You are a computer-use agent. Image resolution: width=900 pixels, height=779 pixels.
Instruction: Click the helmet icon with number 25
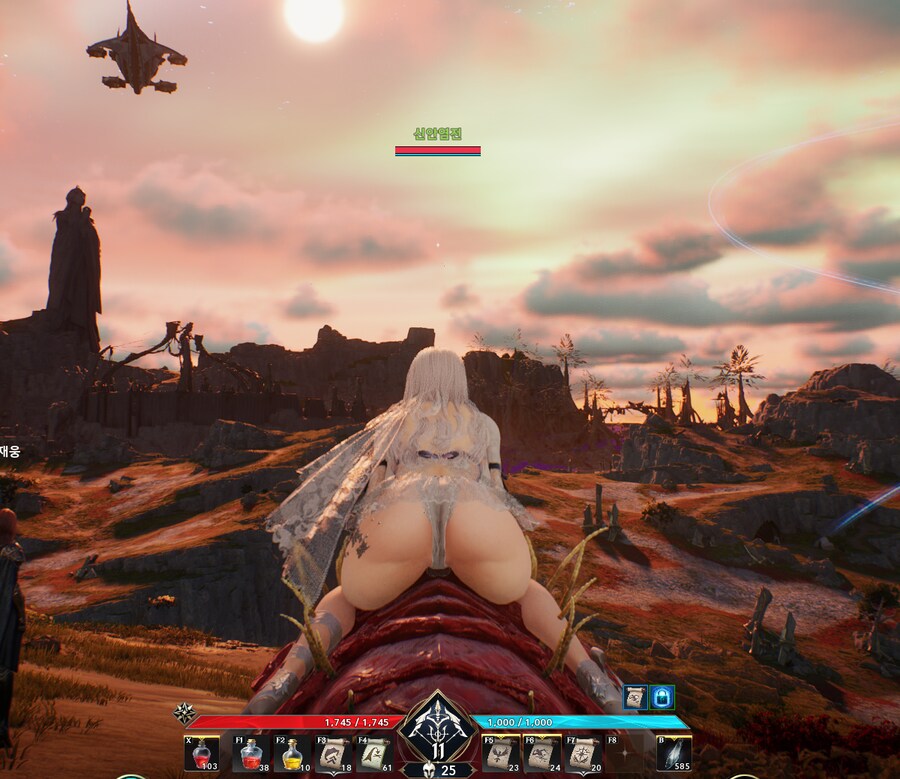pyautogui.click(x=436, y=769)
